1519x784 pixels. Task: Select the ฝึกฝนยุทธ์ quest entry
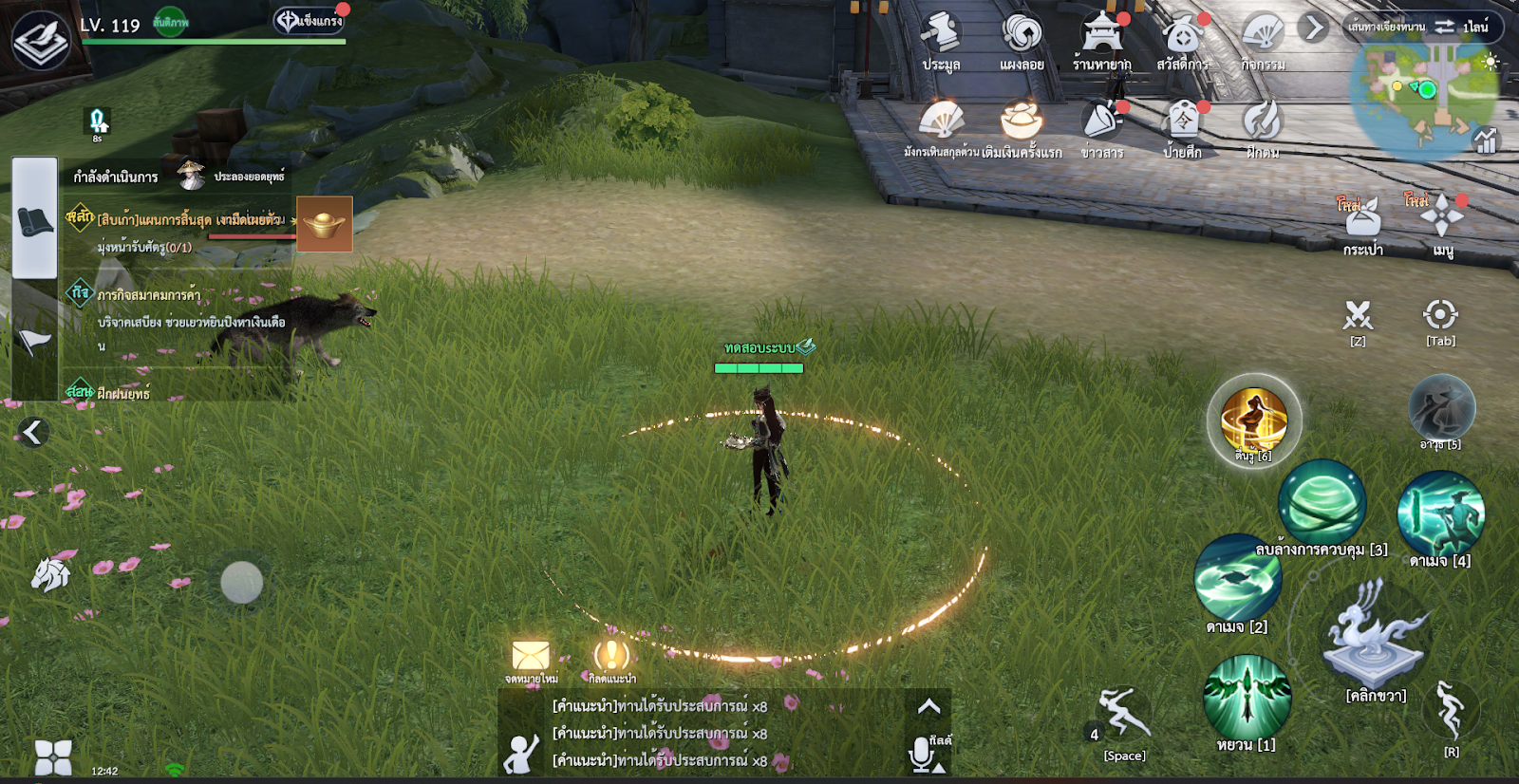point(123,393)
